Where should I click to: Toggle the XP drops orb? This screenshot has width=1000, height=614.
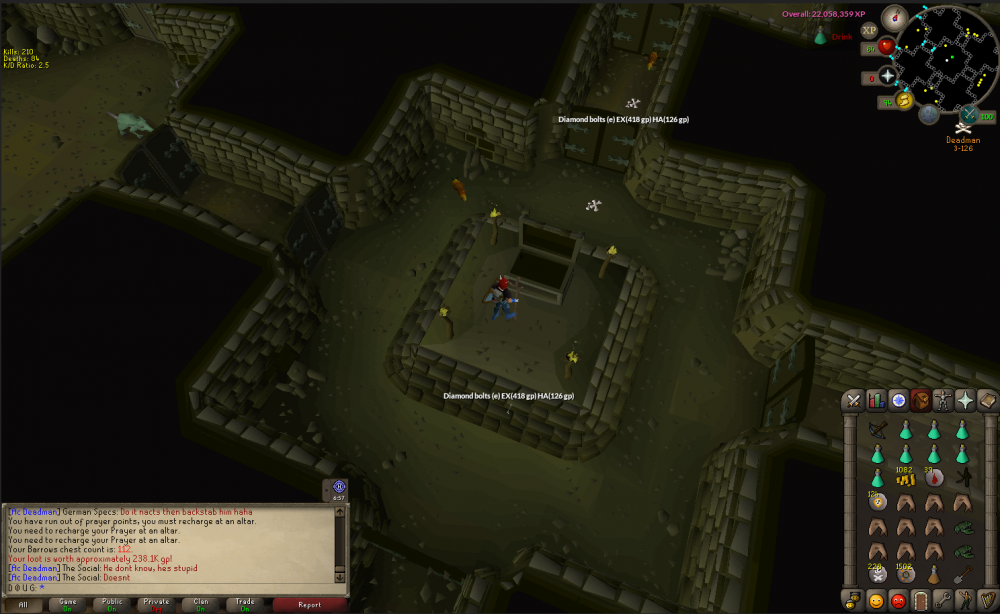869,30
